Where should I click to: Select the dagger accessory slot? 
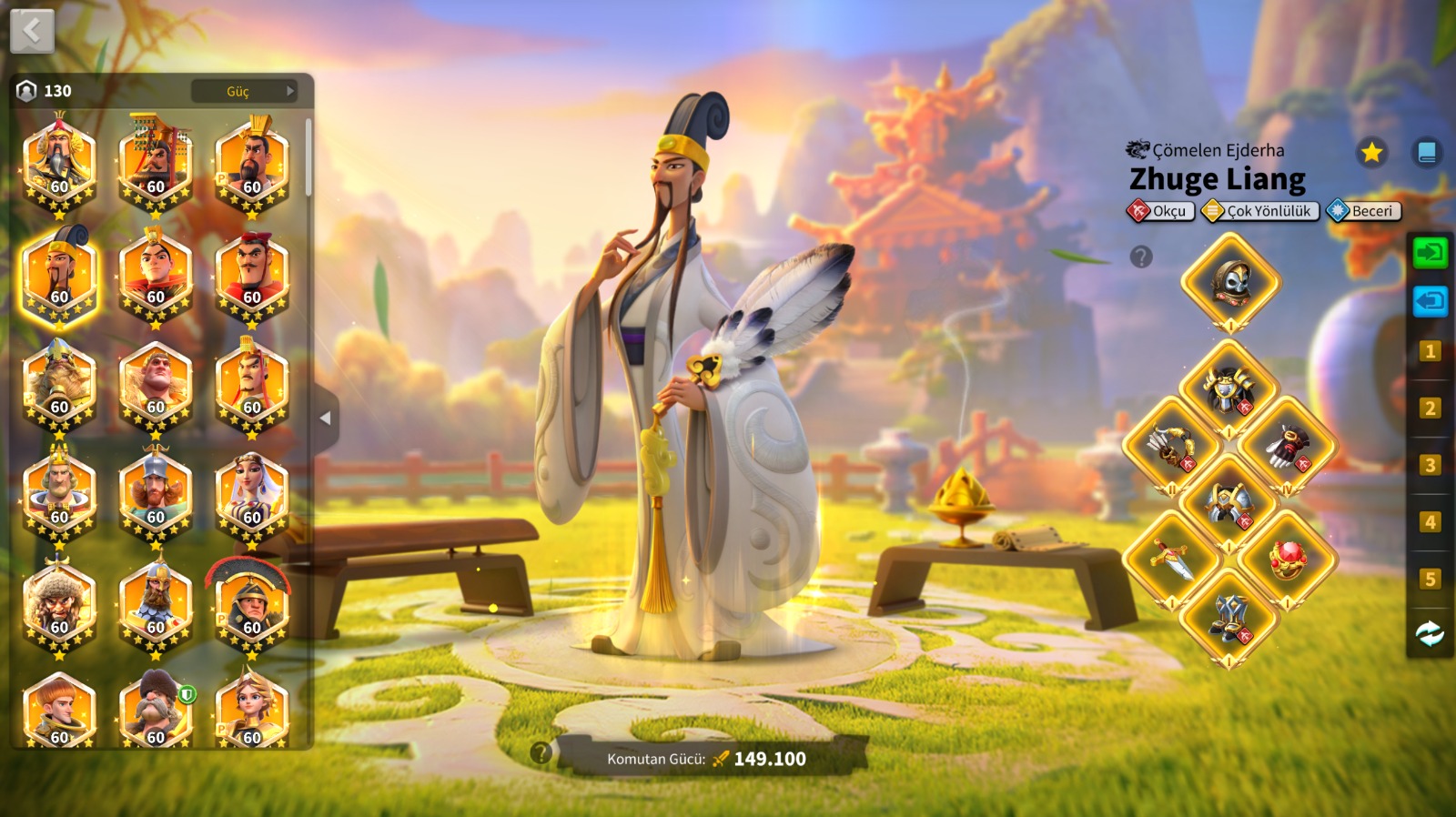(1171, 559)
